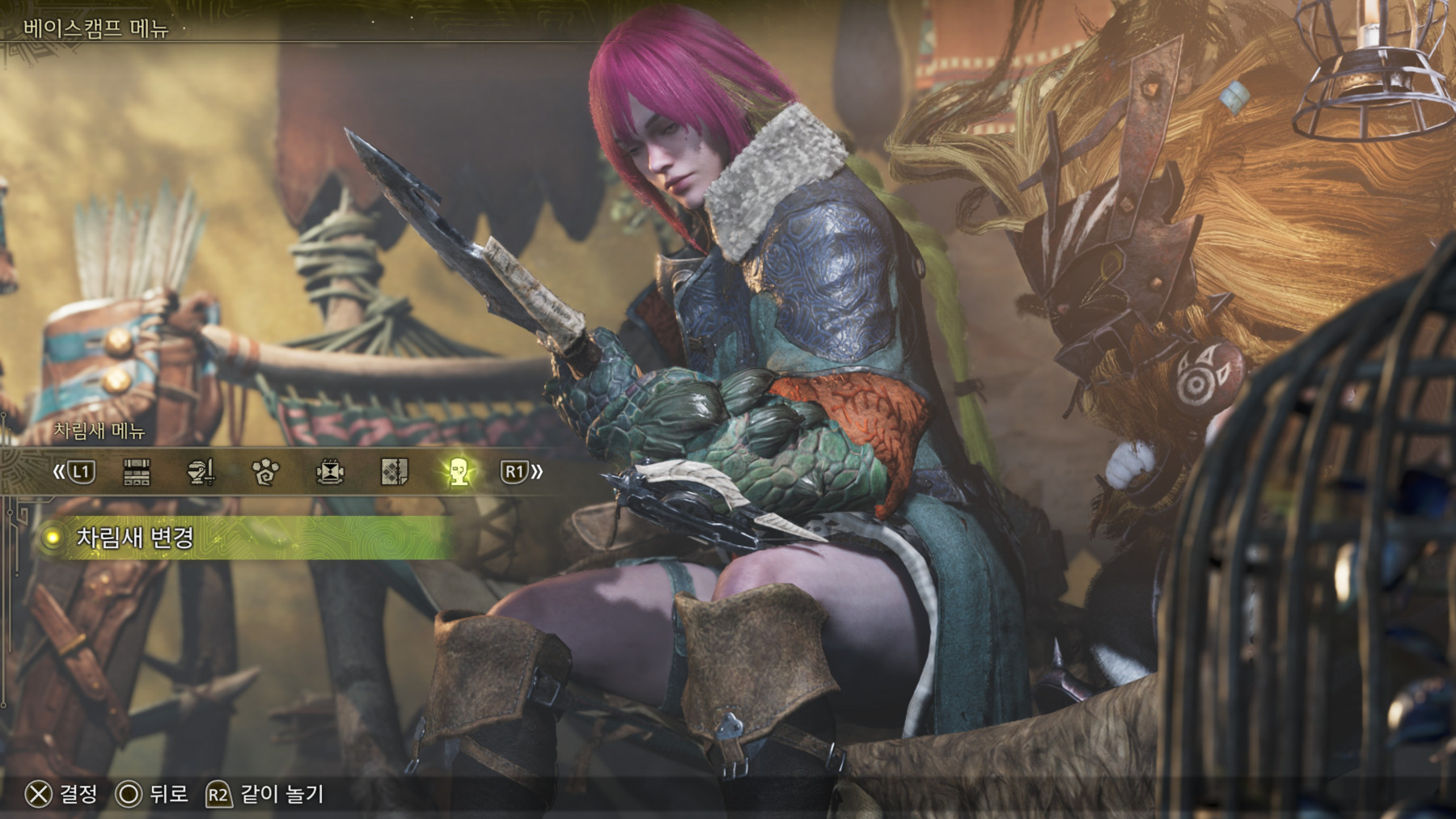Switch to the item box chest tab

pyautogui.click(x=137, y=472)
